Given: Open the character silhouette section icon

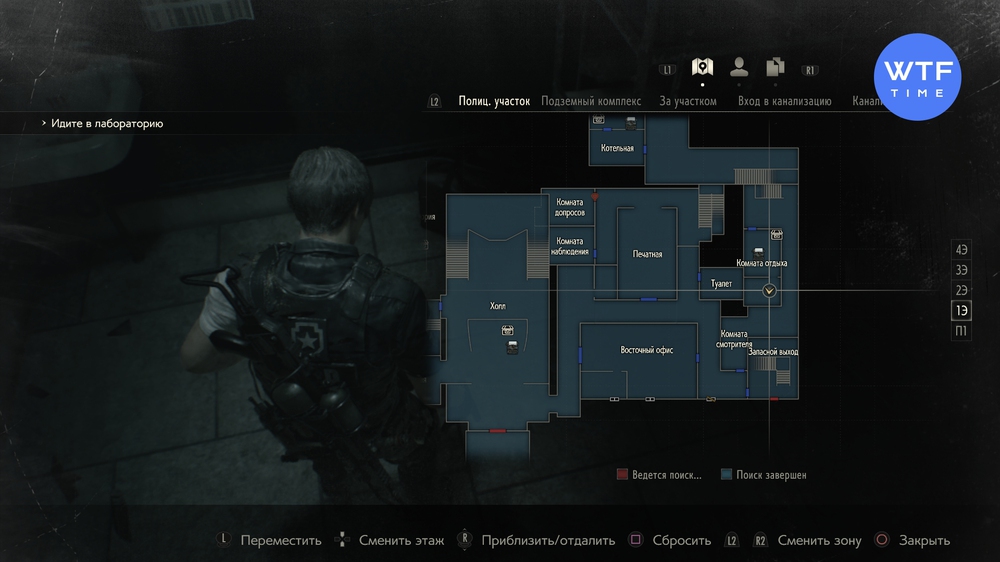Looking at the screenshot, I should tap(739, 68).
